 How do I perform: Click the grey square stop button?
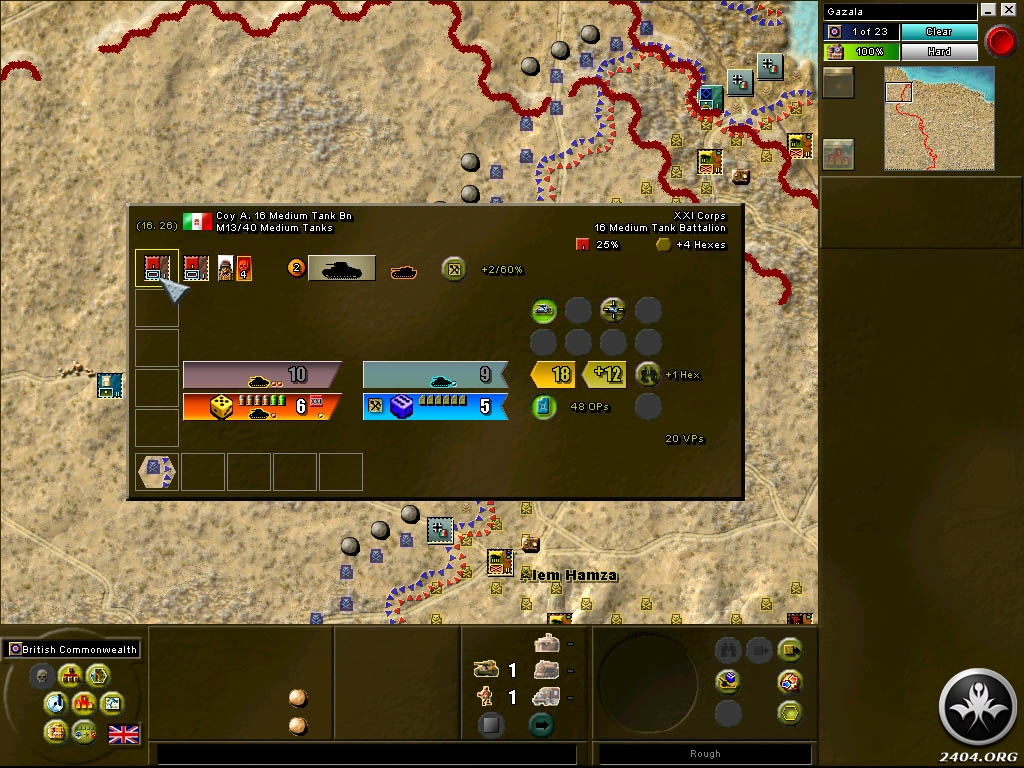490,725
